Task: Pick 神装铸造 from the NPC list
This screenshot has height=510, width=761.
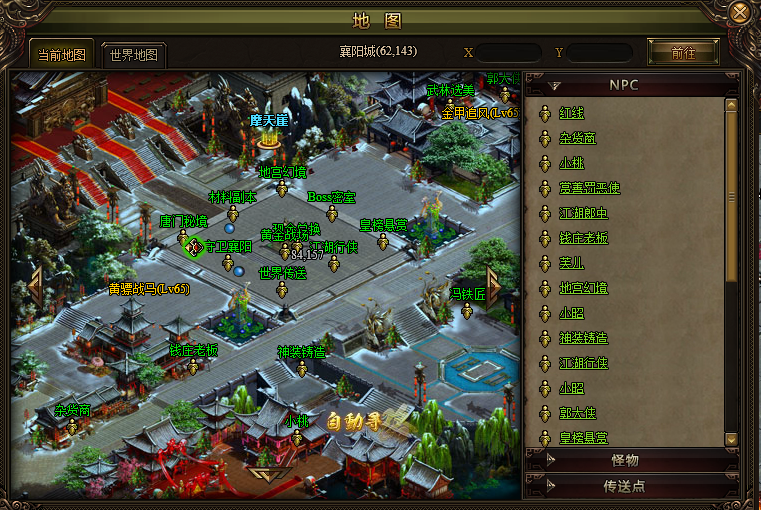Action: (583, 338)
